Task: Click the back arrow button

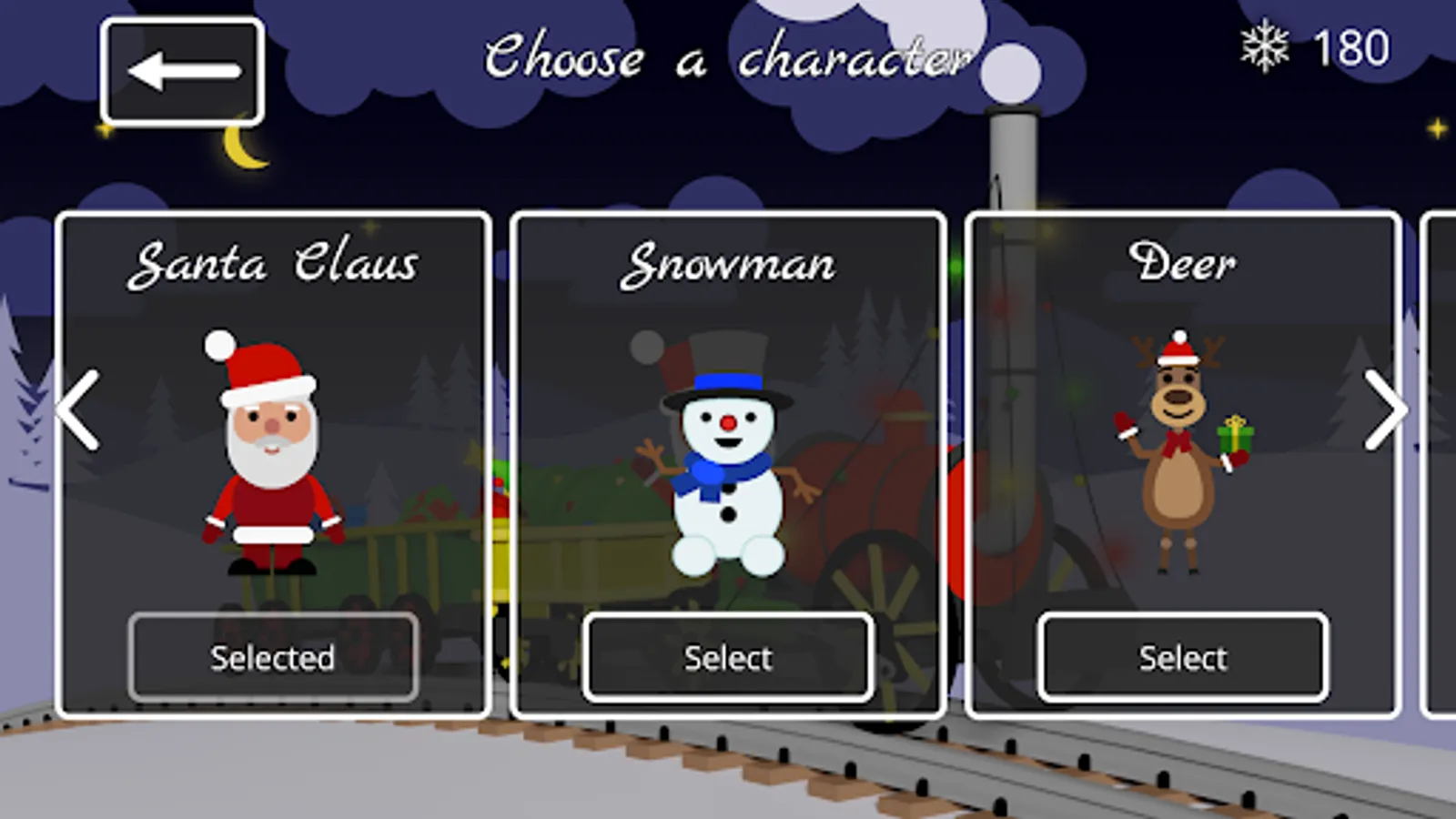Action: (x=181, y=69)
